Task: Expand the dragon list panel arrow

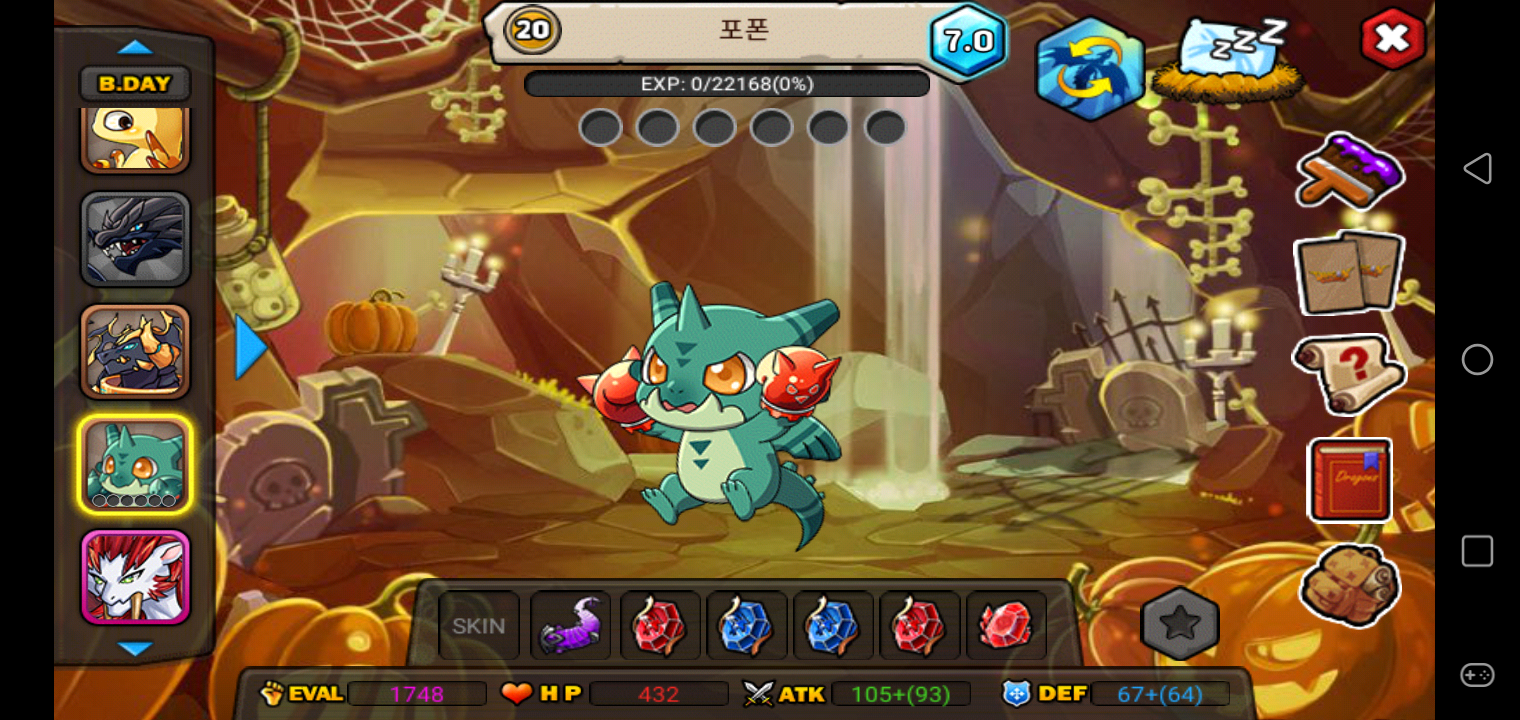Action: 250,347
